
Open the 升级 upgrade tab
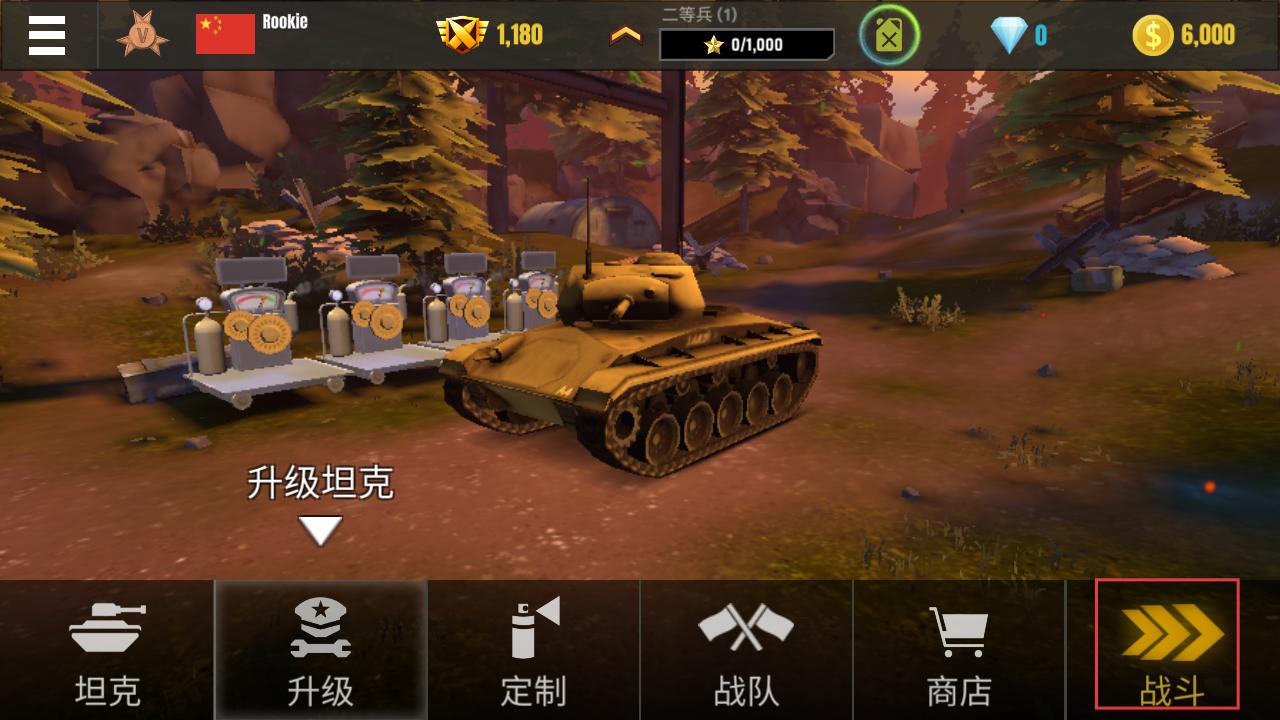point(320,650)
